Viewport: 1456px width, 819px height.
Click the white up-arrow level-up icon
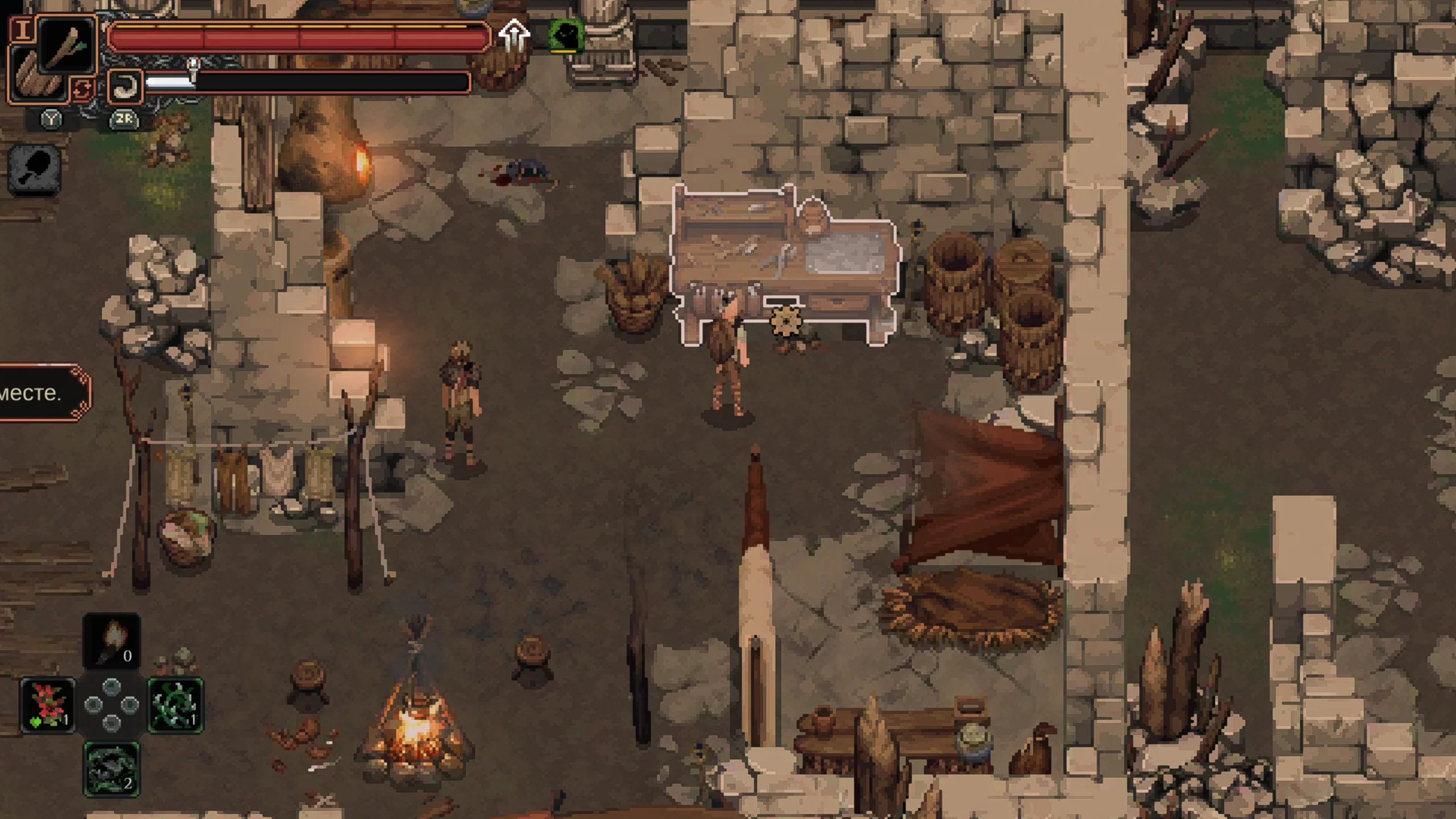[514, 35]
